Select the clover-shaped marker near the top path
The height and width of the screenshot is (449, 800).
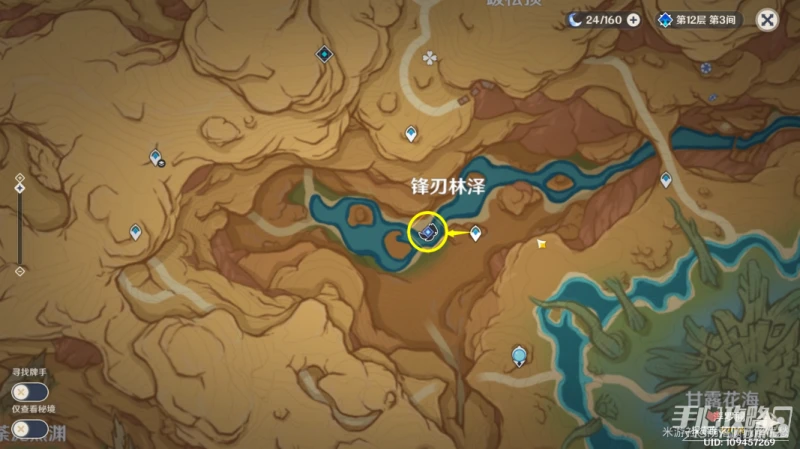click(430, 58)
